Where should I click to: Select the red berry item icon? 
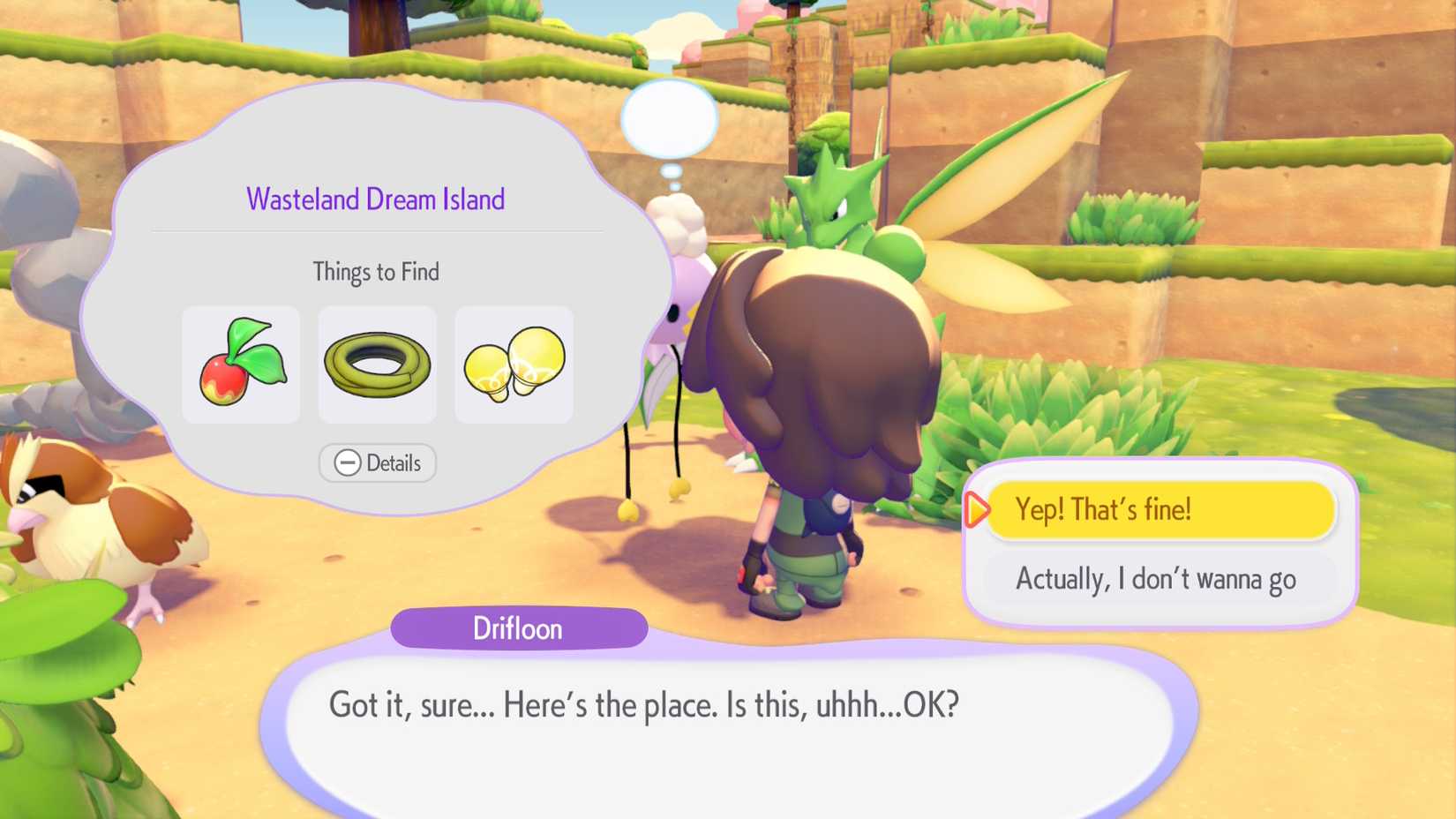pos(241,364)
